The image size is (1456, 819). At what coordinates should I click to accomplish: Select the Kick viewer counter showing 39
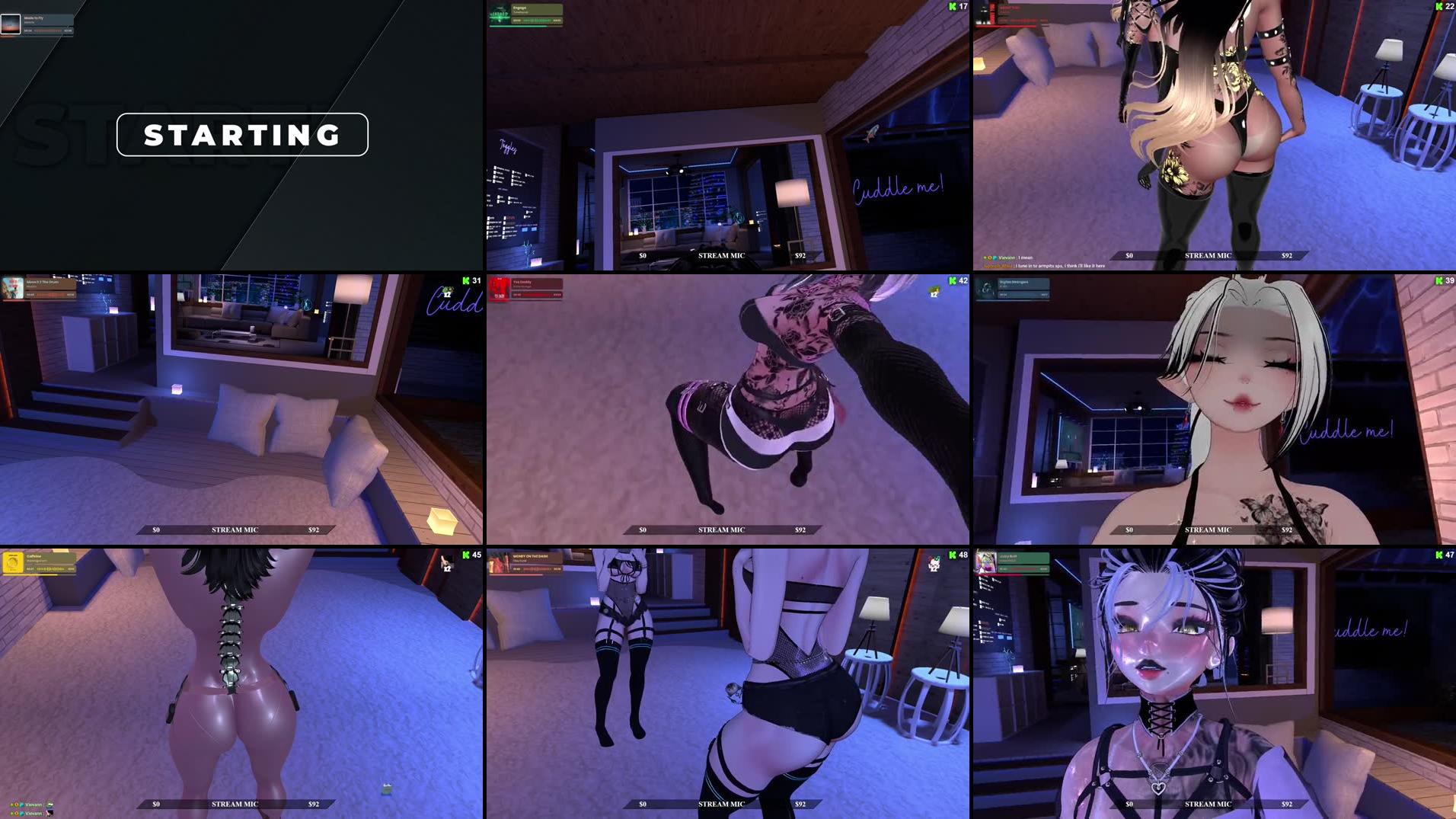[x=1440, y=280]
